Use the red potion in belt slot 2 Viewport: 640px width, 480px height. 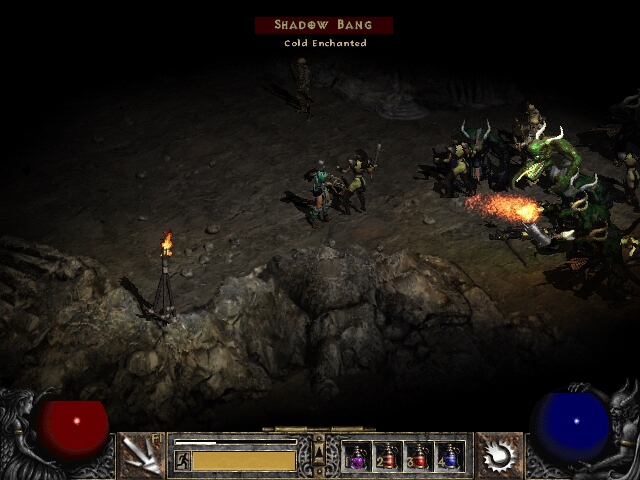(x=388, y=457)
